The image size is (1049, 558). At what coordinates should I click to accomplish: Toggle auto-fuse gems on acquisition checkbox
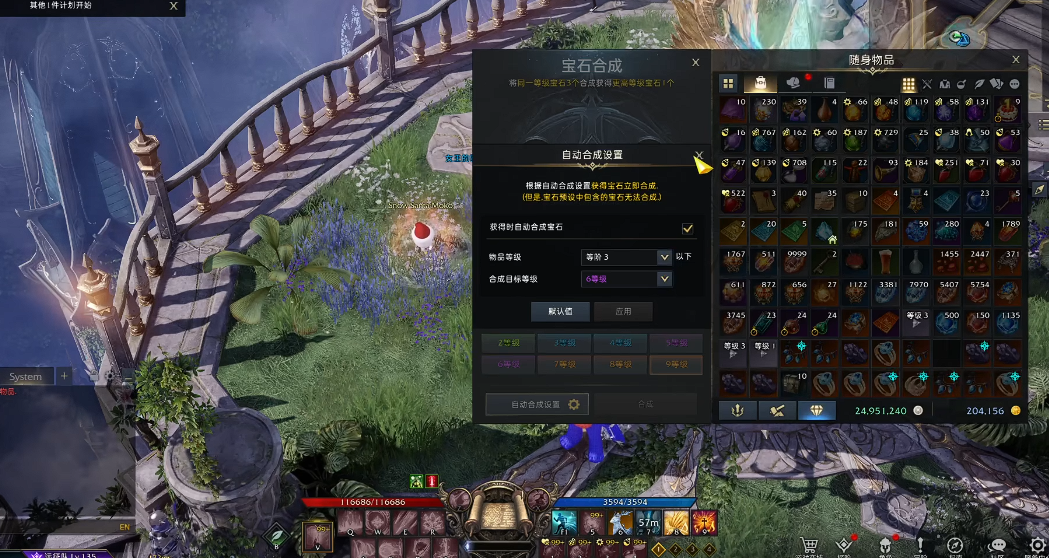(x=688, y=228)
